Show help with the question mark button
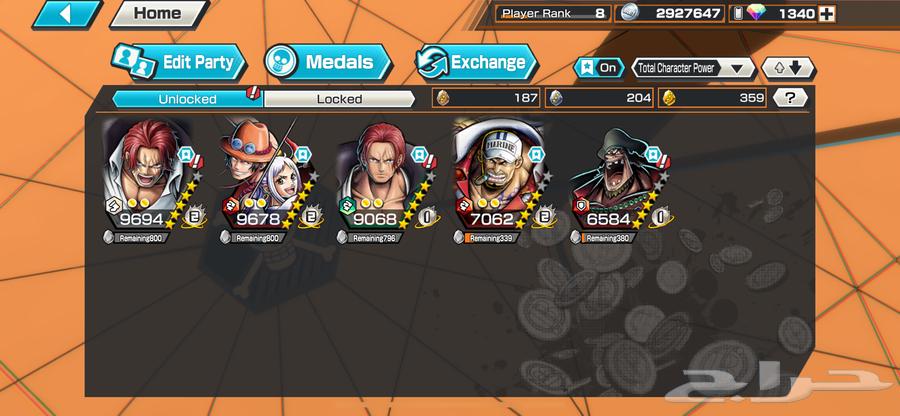 [791, 98]
